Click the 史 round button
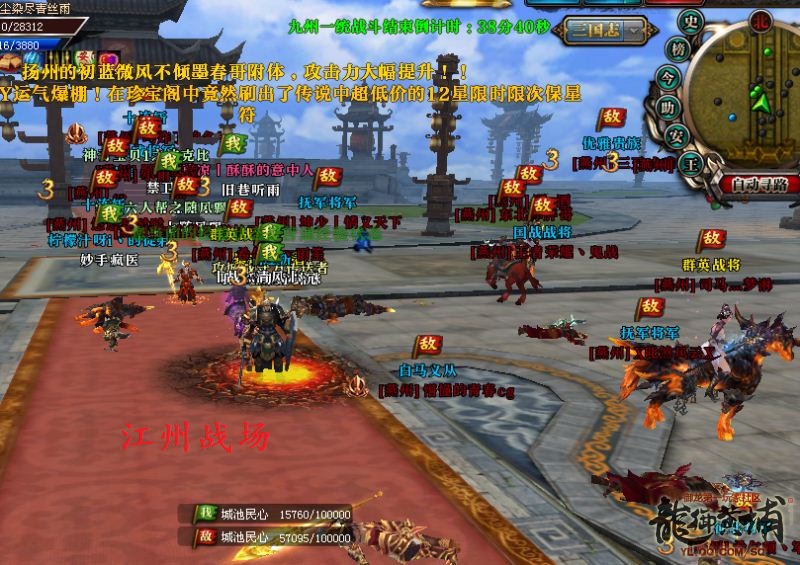This screenshot has width=800, height=565. tap(689, 21)
